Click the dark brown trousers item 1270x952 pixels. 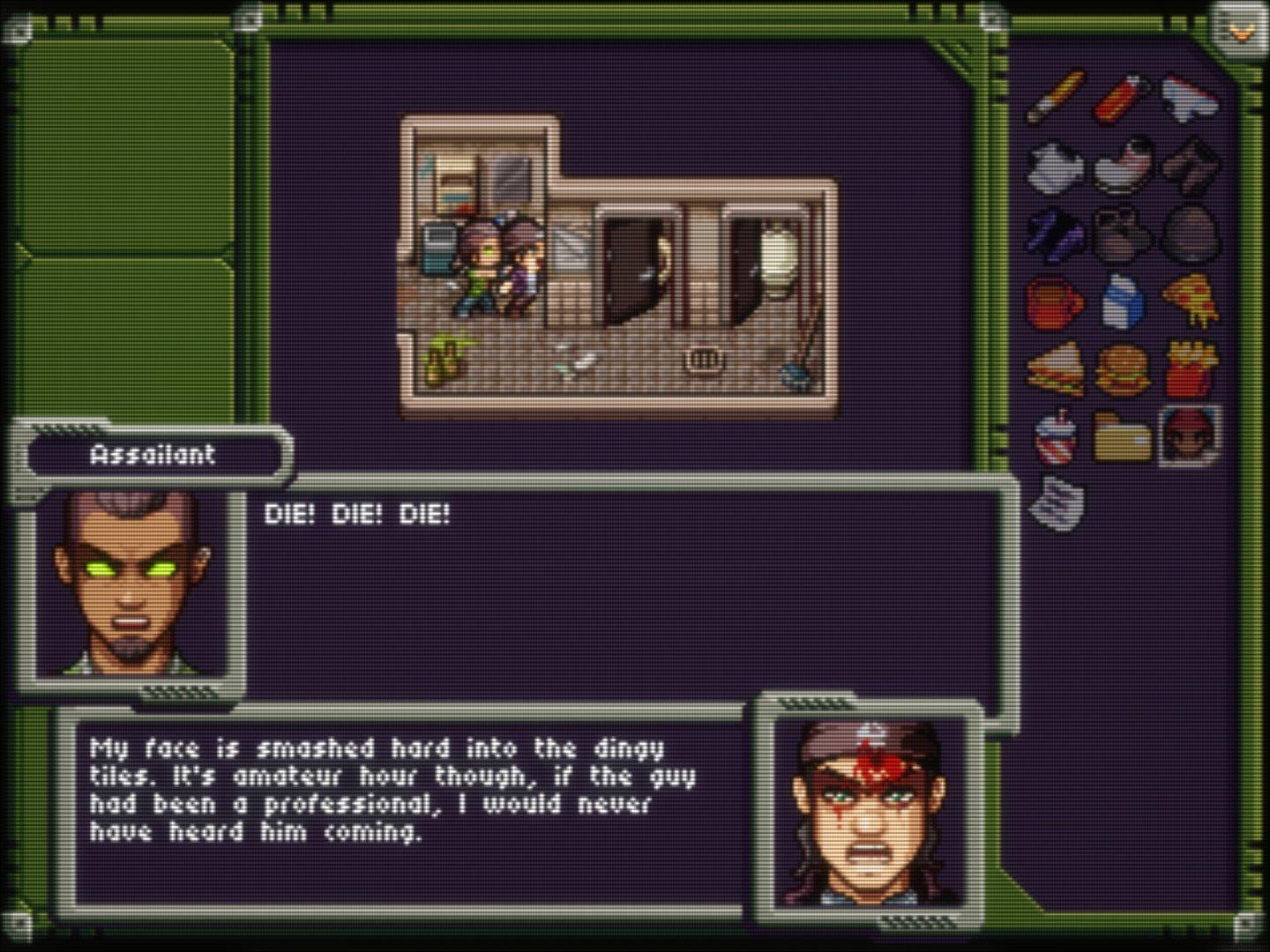coord(1190,165)
